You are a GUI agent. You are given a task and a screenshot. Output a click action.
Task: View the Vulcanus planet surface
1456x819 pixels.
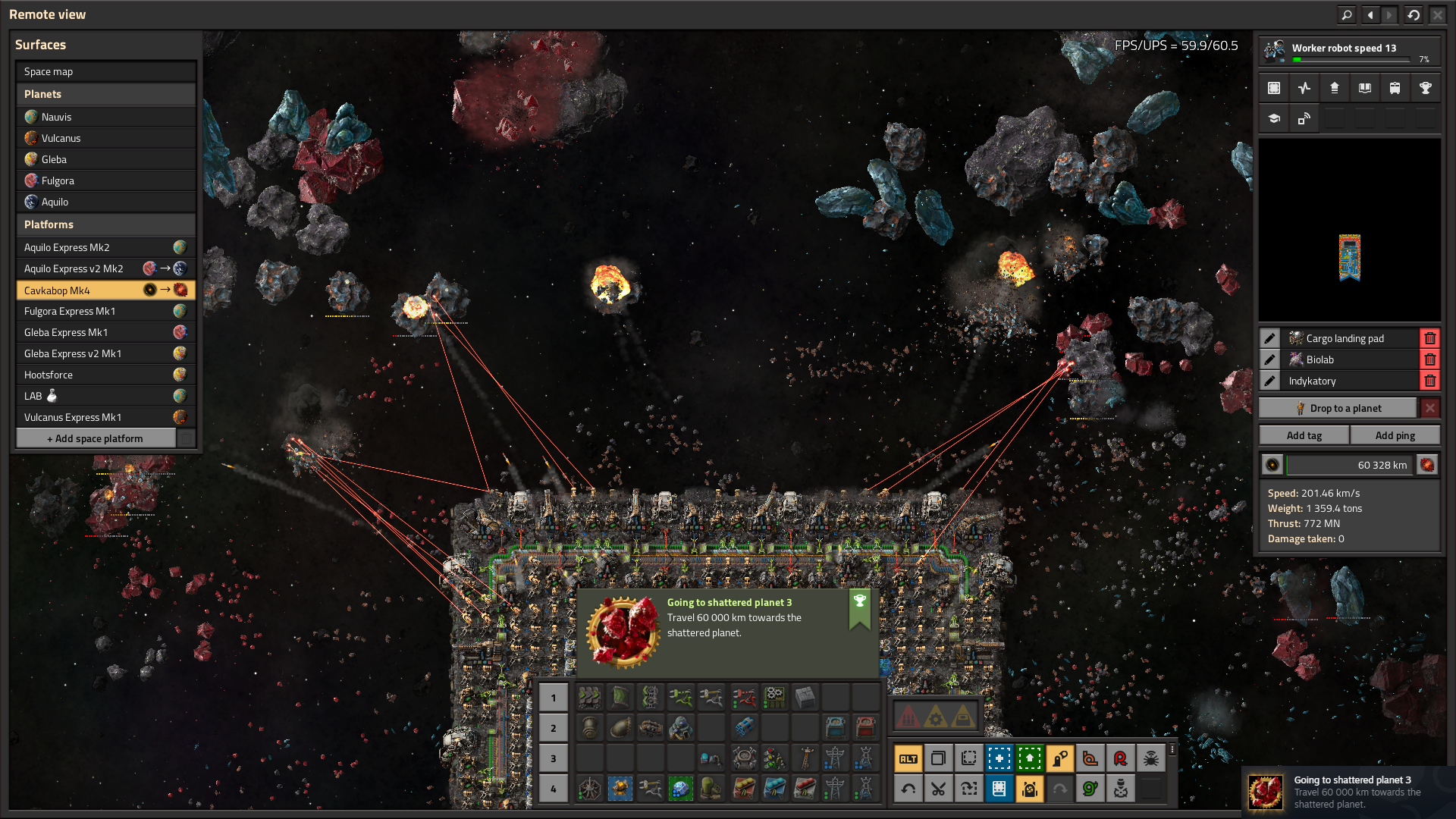pyautogui.click(x=105, y=138)
